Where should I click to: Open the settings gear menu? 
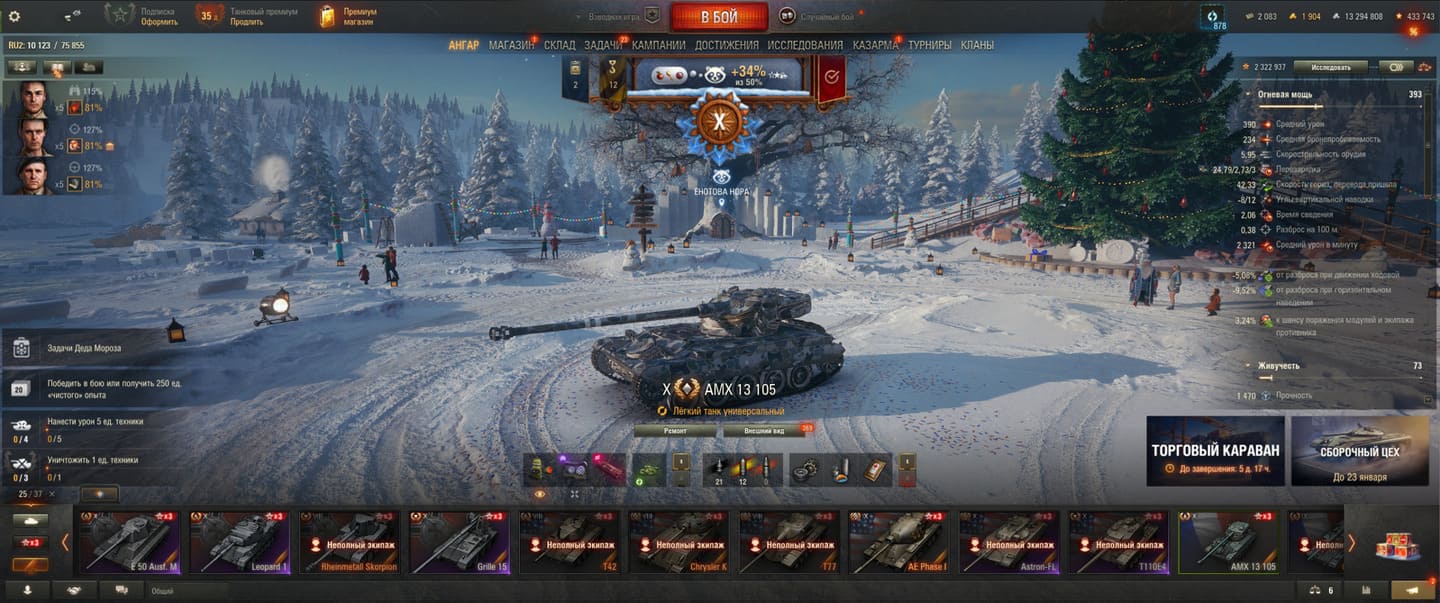[14, 16]
